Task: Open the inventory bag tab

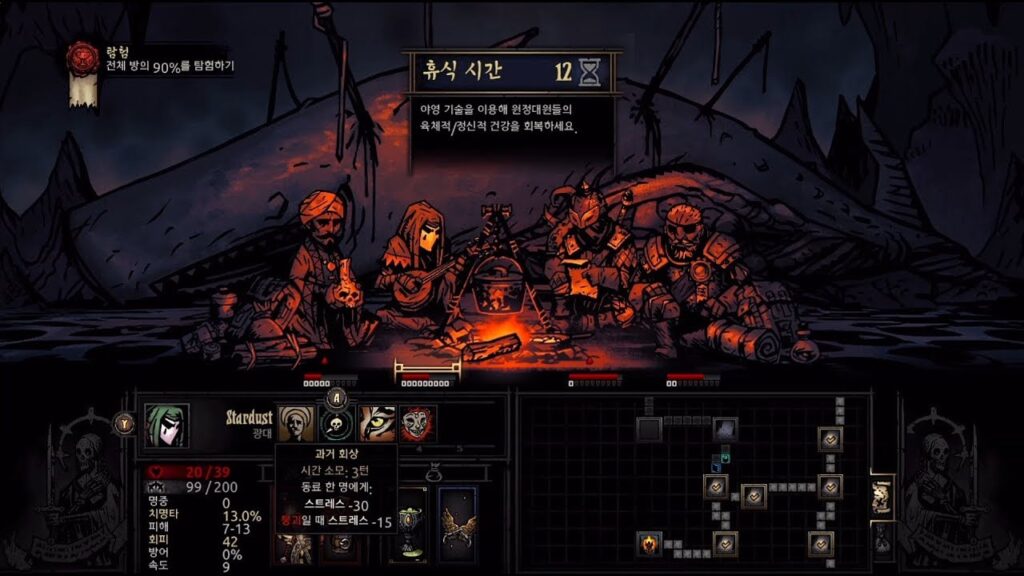Action: coord(881,538)
